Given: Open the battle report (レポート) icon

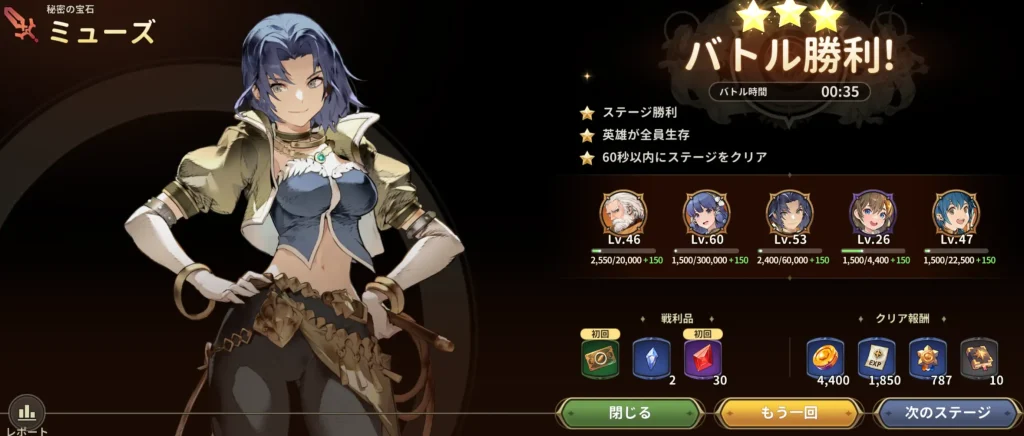Looking at the screenshot, I should click(x=27, y=413).
